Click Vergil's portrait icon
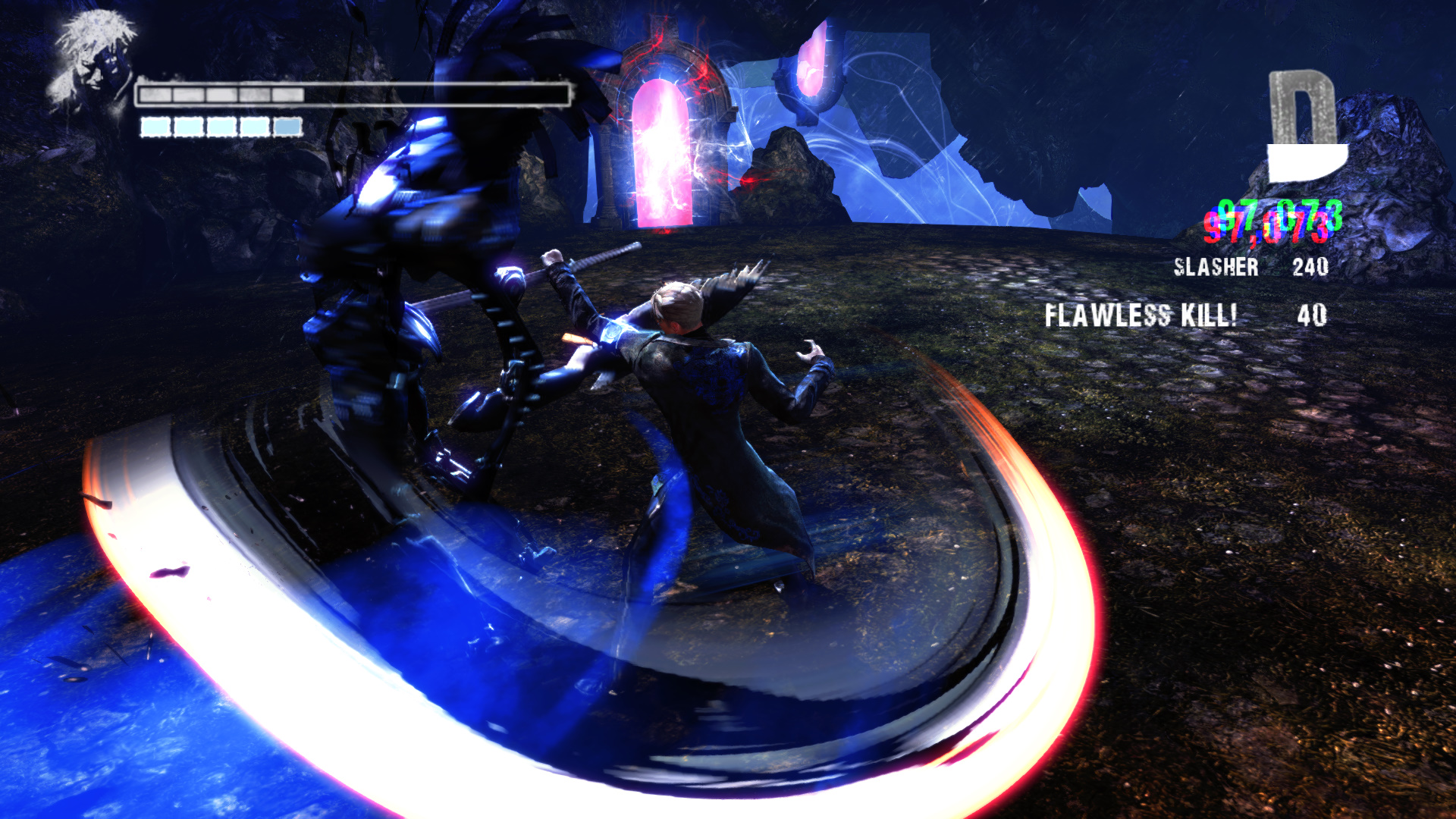Viewport: 1456px width, 819px height. point(91,61)
